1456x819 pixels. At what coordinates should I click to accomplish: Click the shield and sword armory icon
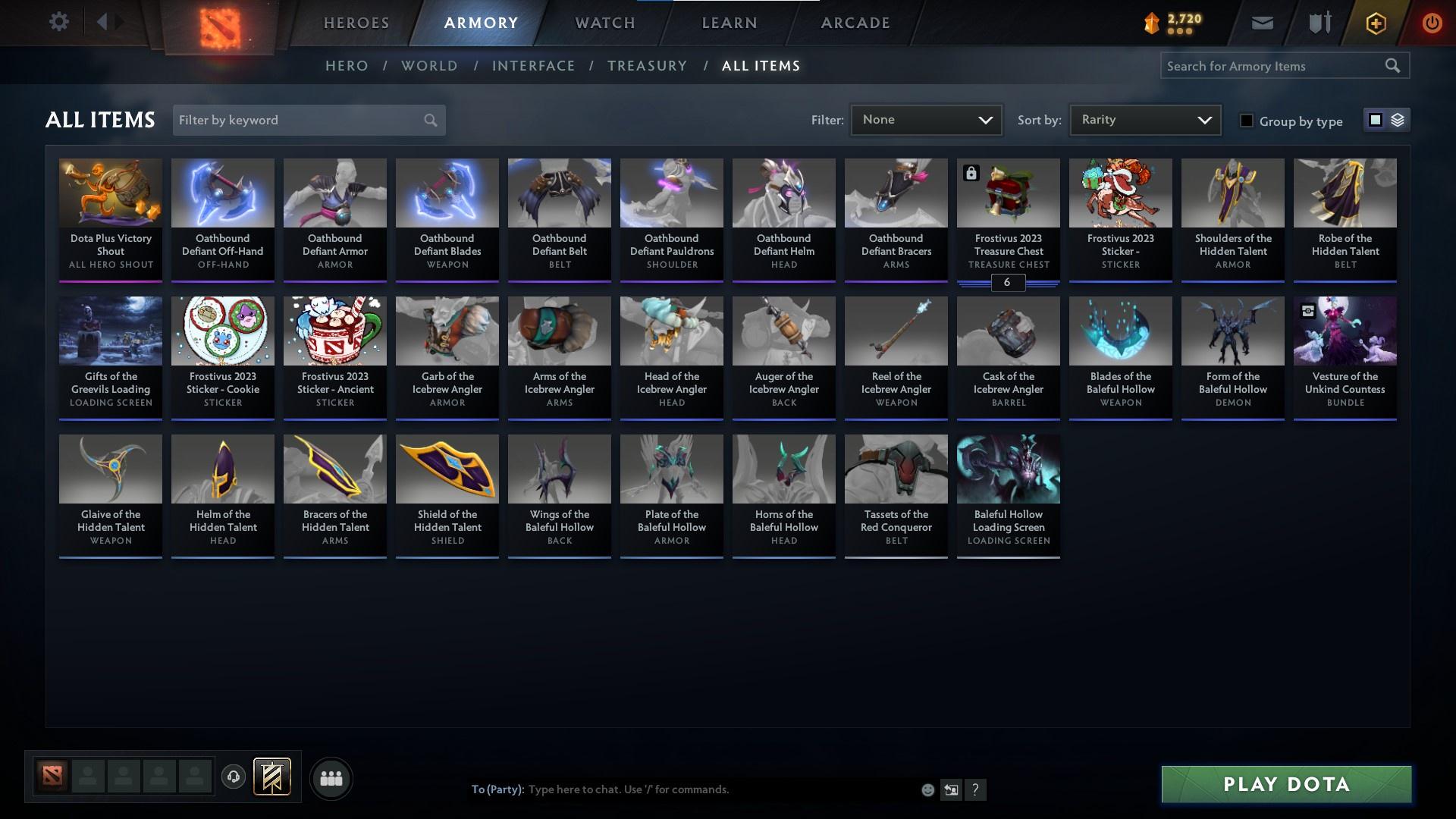tap(1318, 22)
